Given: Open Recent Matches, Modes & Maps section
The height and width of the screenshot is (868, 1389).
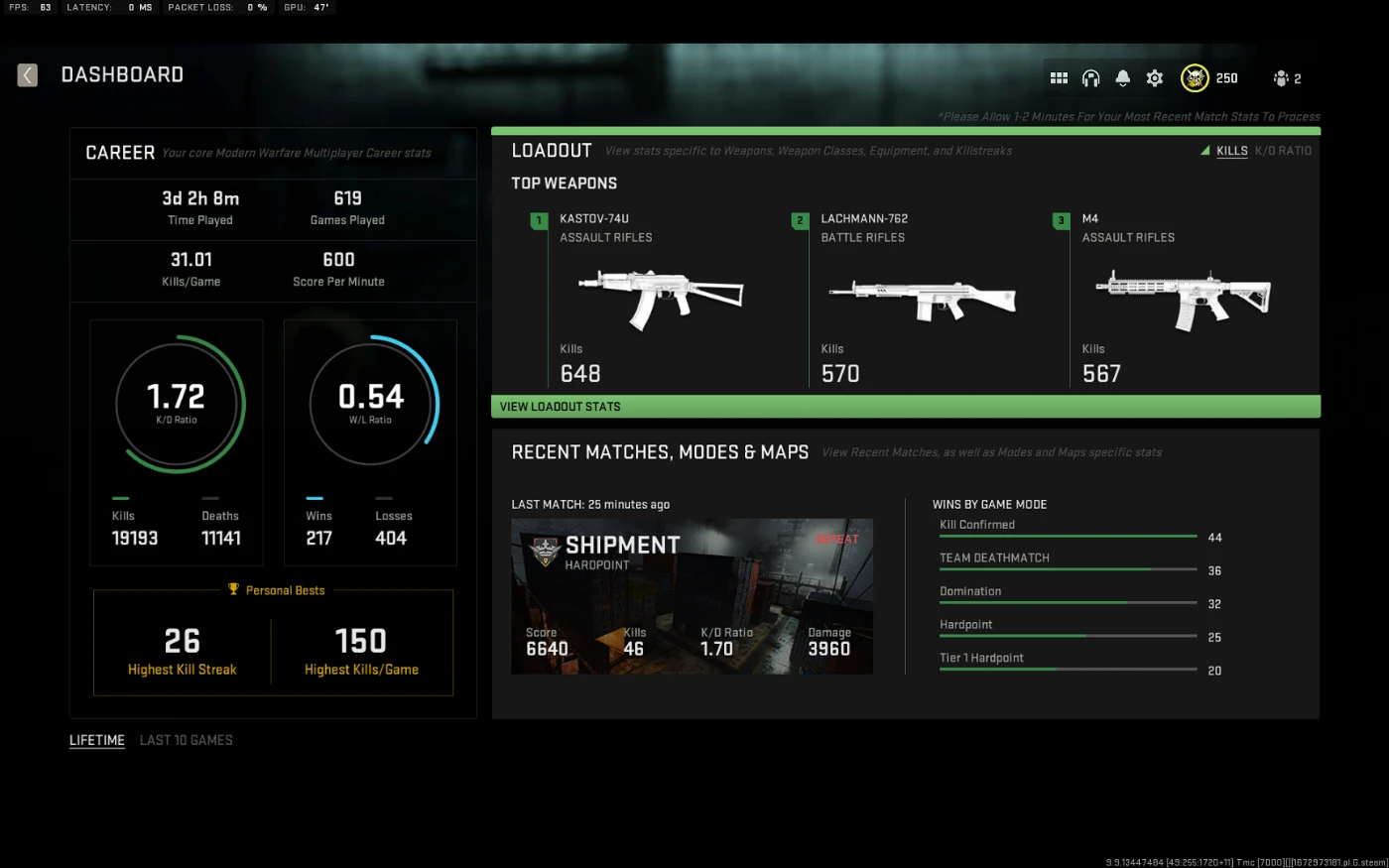Looking at the screenshot, I should click(660, 452).
